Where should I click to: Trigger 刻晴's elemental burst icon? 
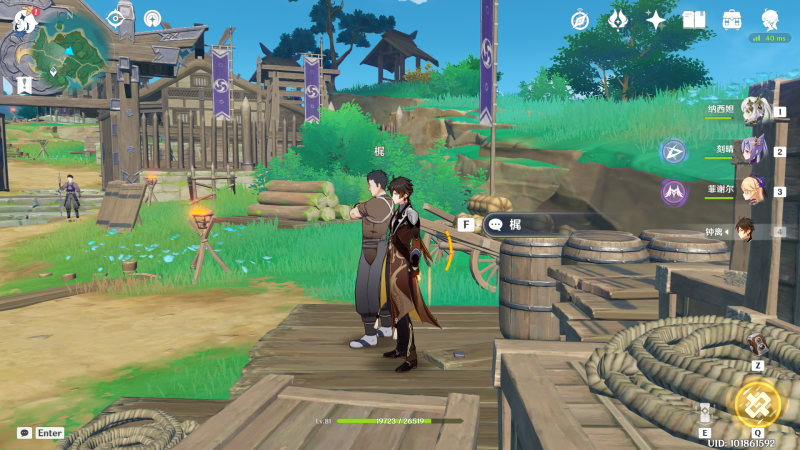(673, 152)
